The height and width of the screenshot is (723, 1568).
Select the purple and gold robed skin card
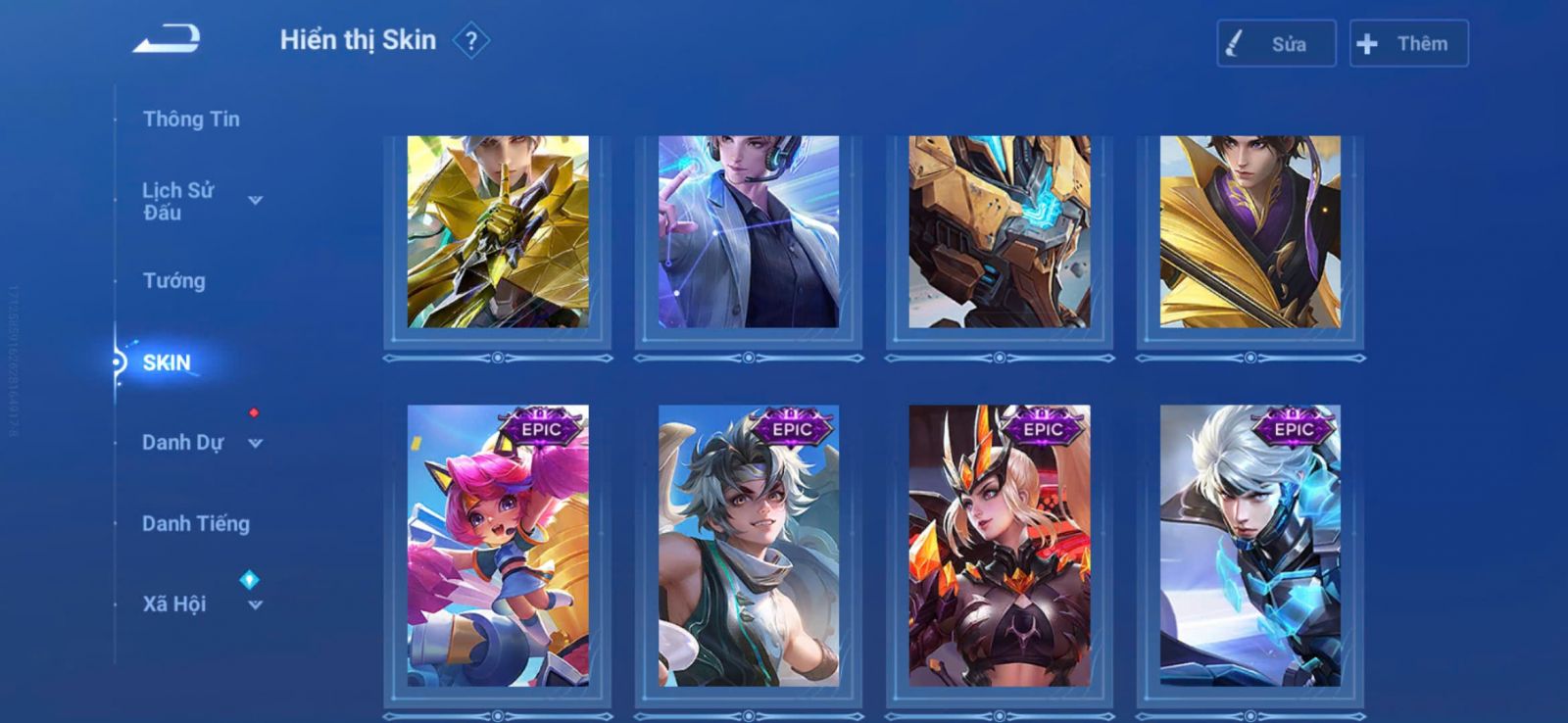click(x=1250, y=232)
